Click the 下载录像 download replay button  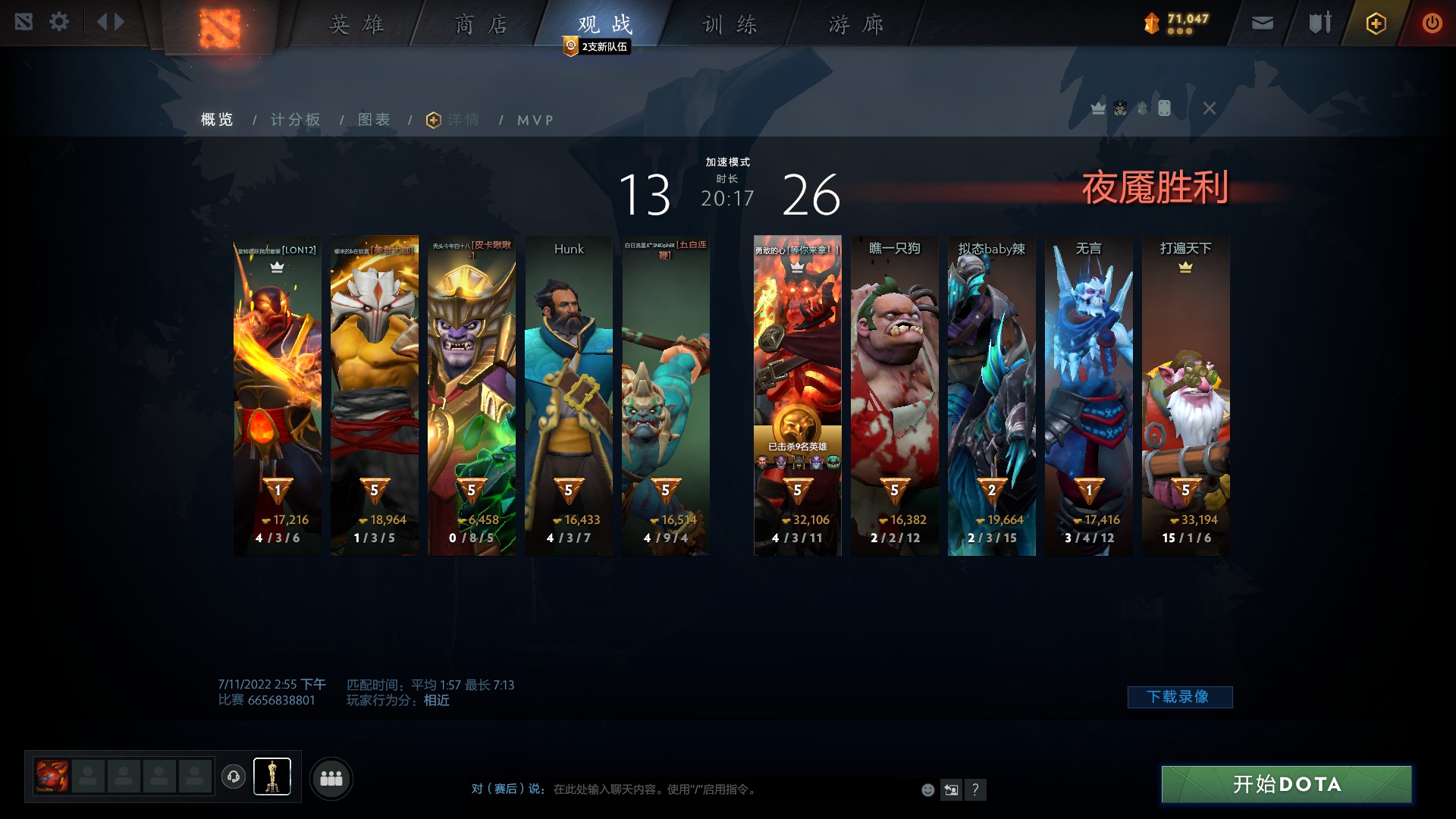1180,696
